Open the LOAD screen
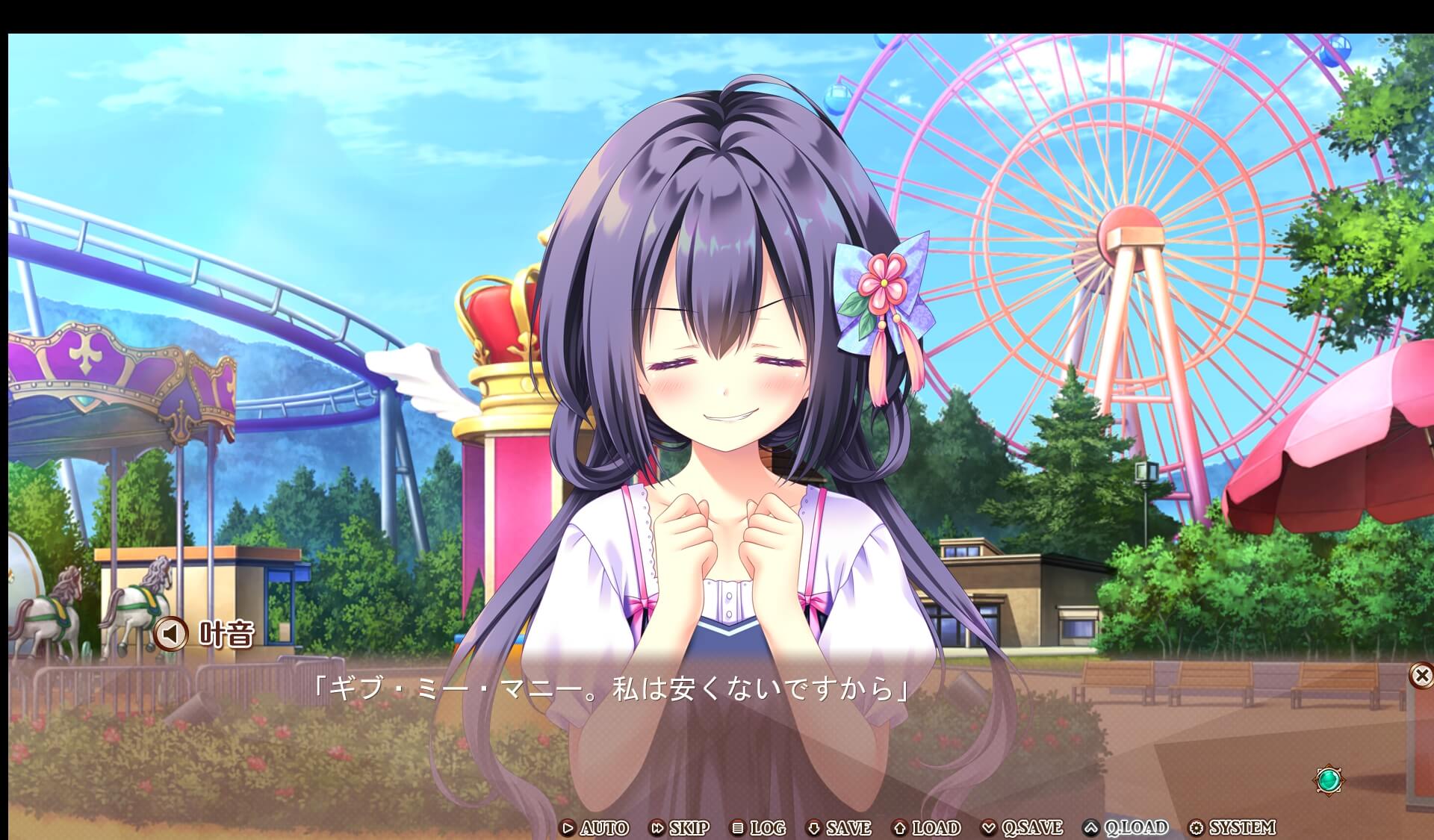The width and height of the screenshot is (1434, 840). coord(937,827)
